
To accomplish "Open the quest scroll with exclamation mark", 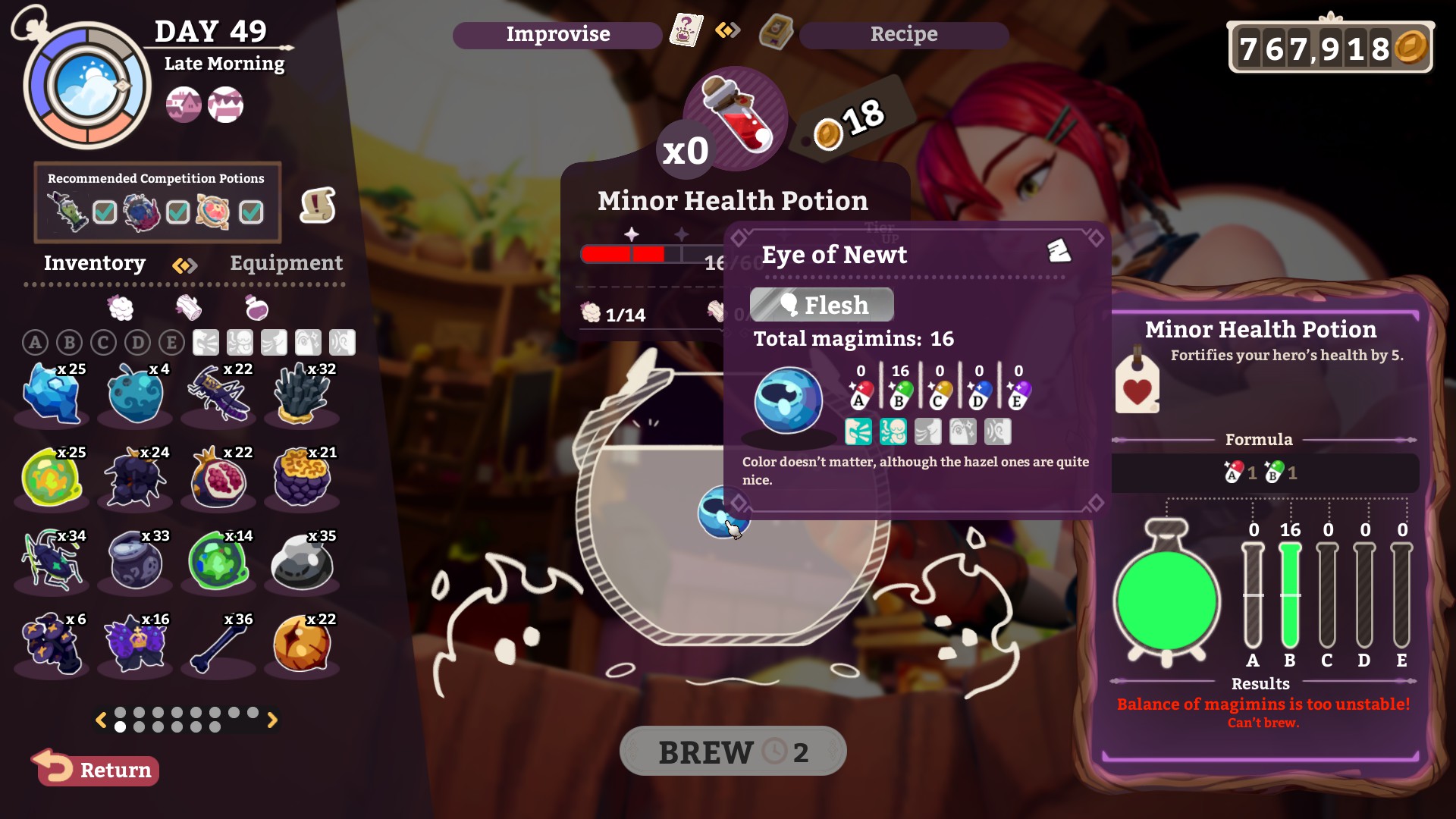I will tap(318, 205).
